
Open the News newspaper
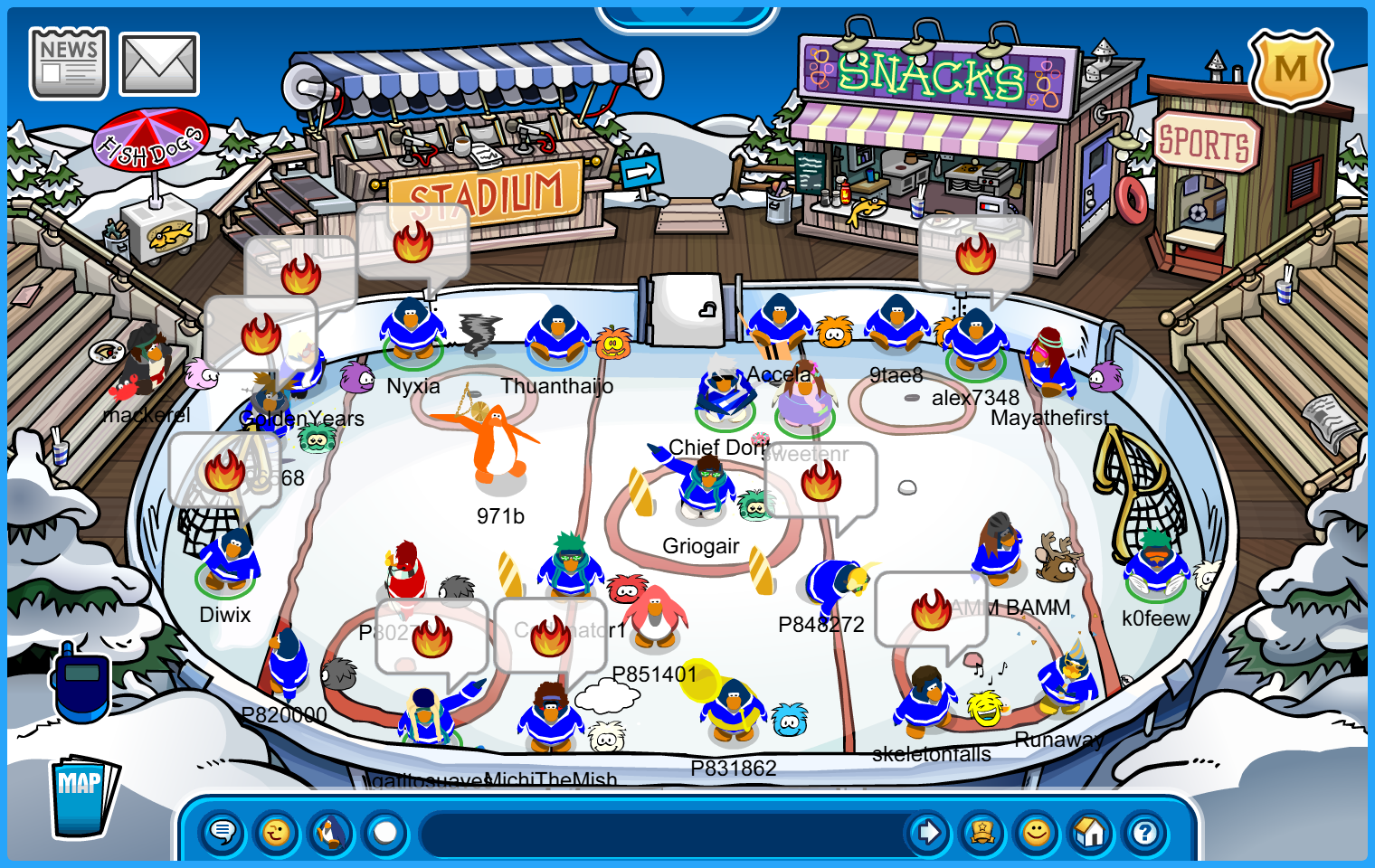(x=69, y=63)
